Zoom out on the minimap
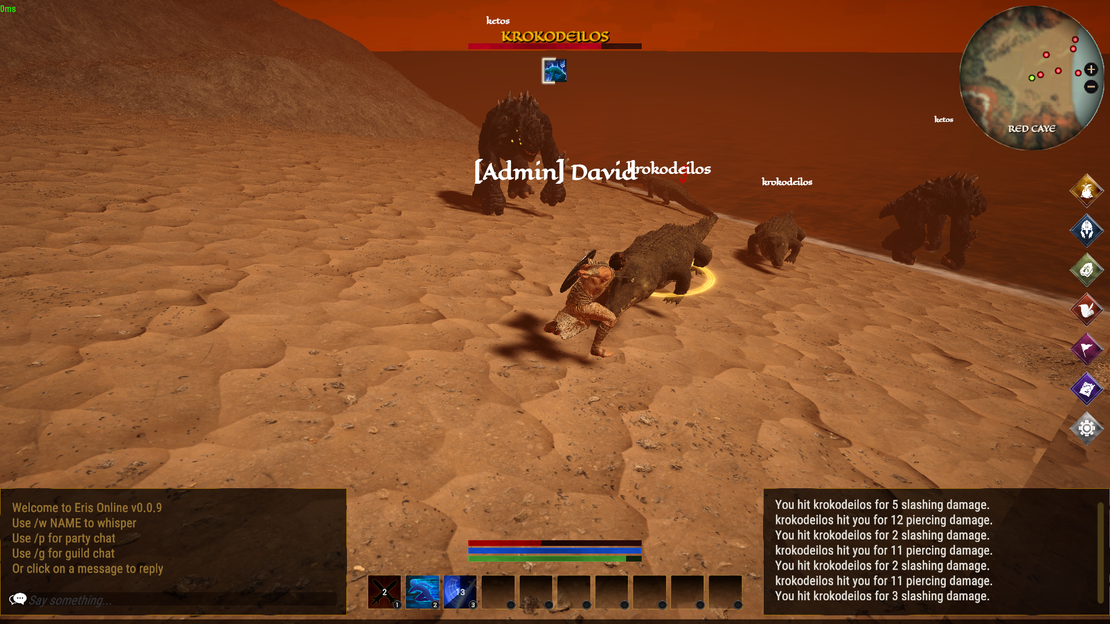 click(1090, 87)
